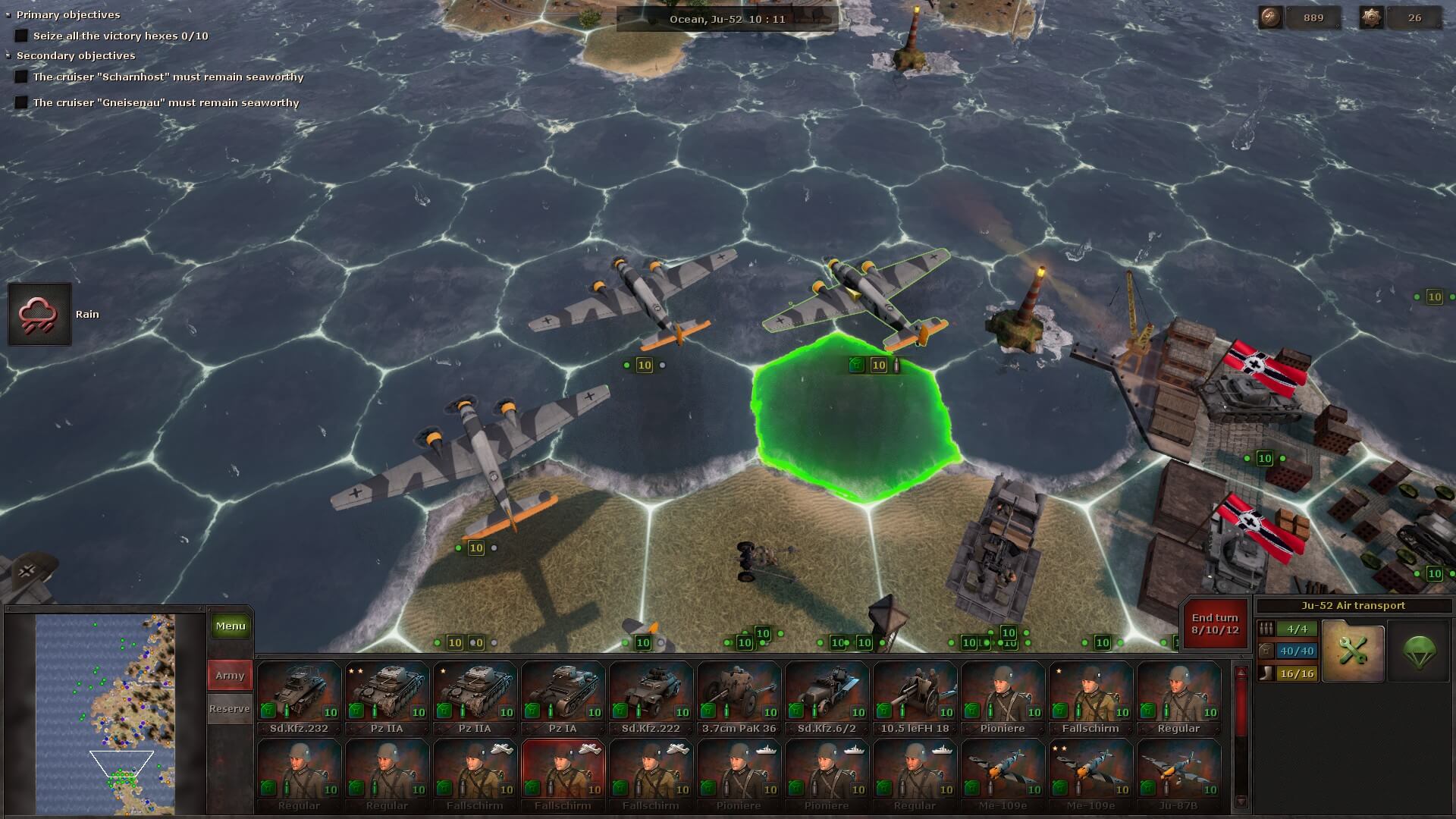
Task: Activate the green parachute drop action
Action: [x=1418, y=651]
